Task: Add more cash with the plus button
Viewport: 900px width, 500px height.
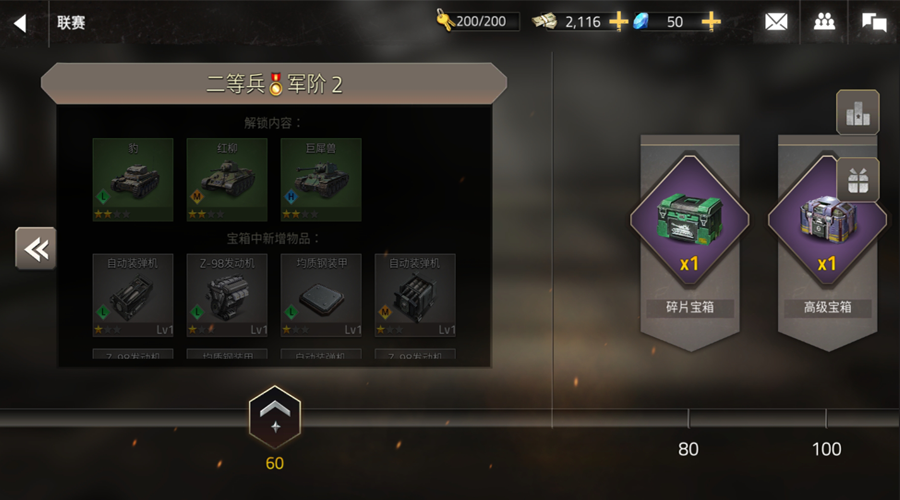Action: pyautogui.click(x=619, y=21)
